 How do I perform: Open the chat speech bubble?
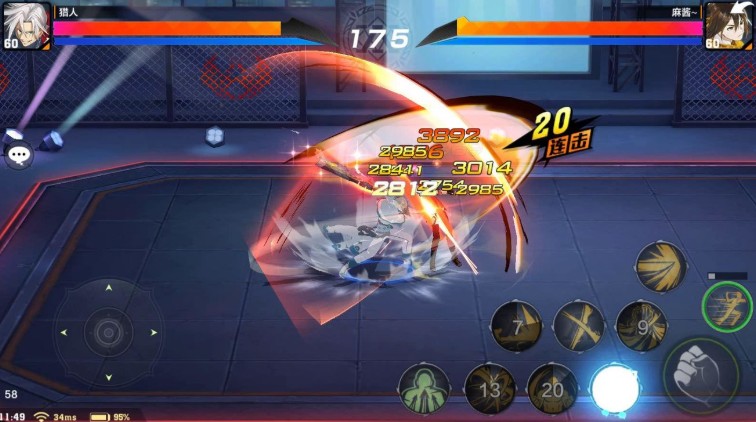(x=19, y=154)
